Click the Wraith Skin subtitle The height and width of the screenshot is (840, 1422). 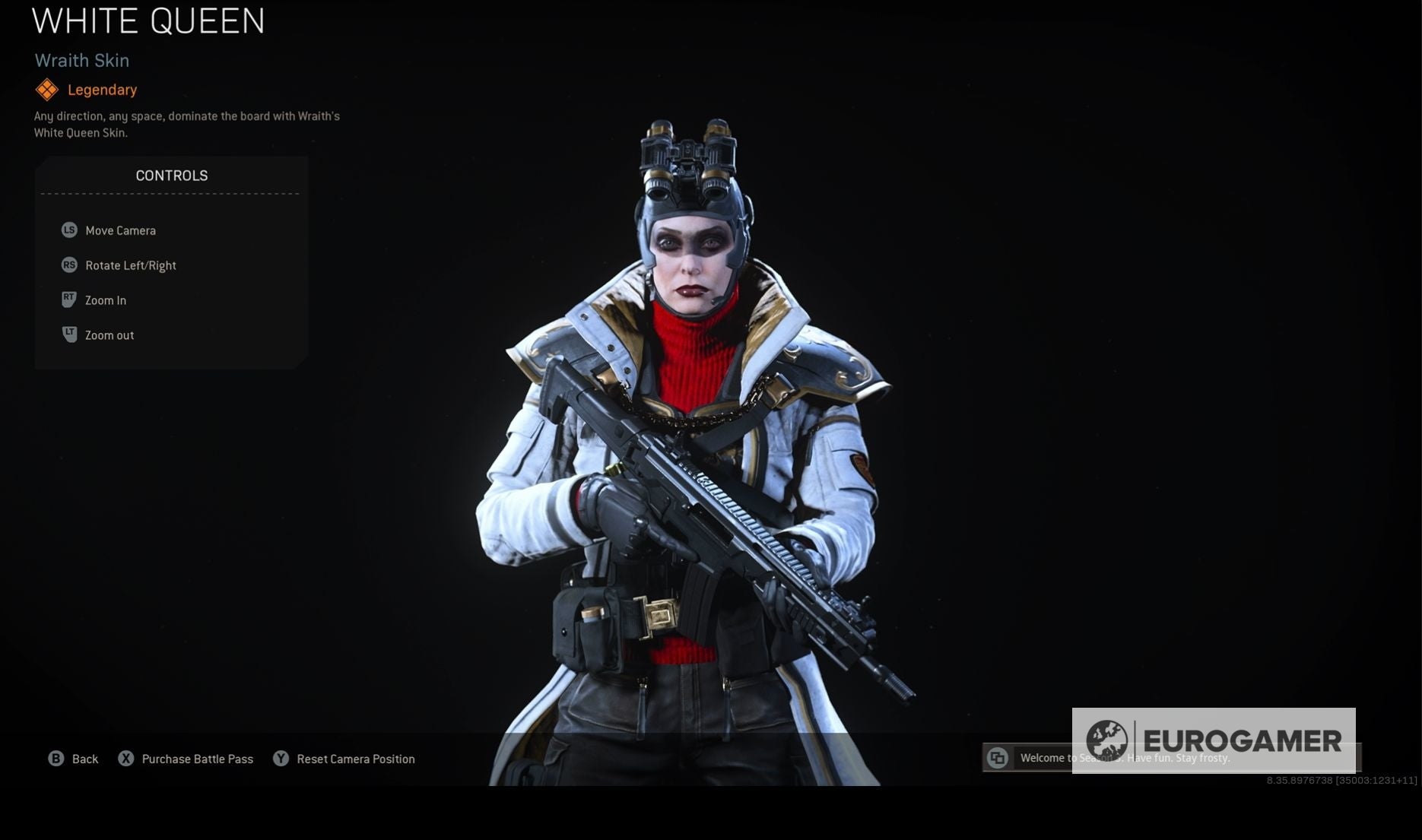tap(81, 61)
